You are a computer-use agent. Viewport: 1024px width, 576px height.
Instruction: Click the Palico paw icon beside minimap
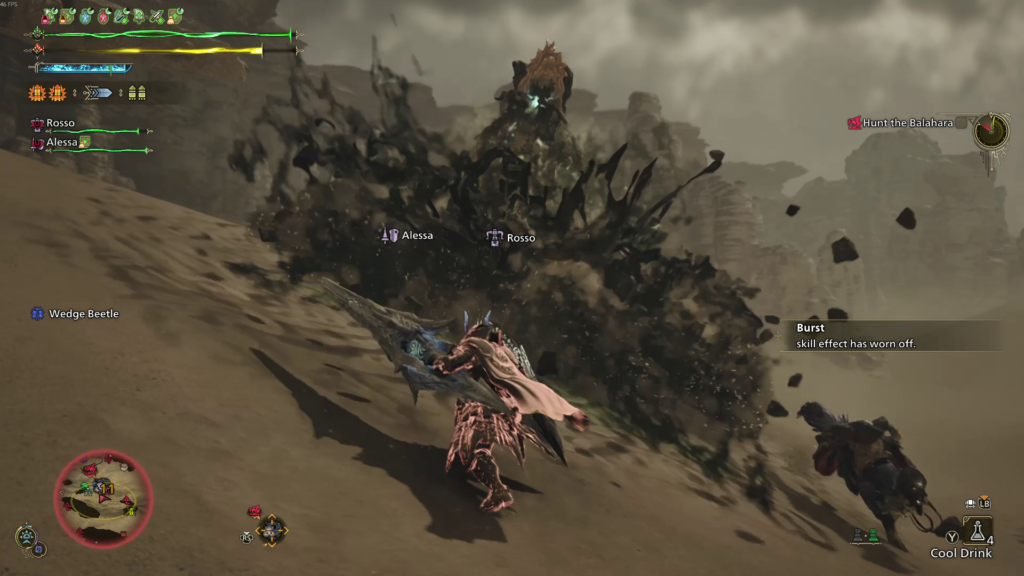pyautogui.click(x=28, y=538)
